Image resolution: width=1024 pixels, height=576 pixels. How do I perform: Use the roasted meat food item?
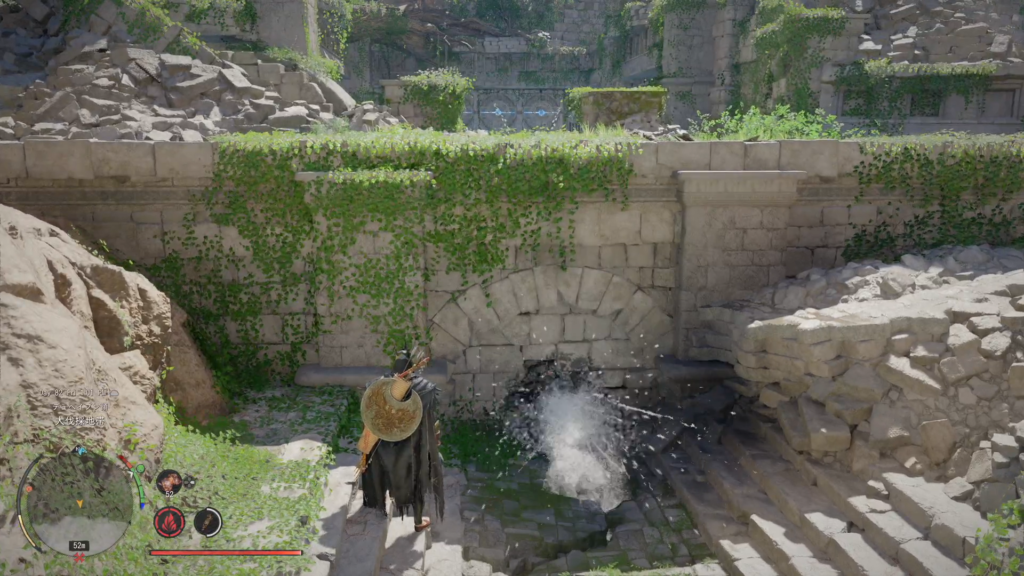169,482
